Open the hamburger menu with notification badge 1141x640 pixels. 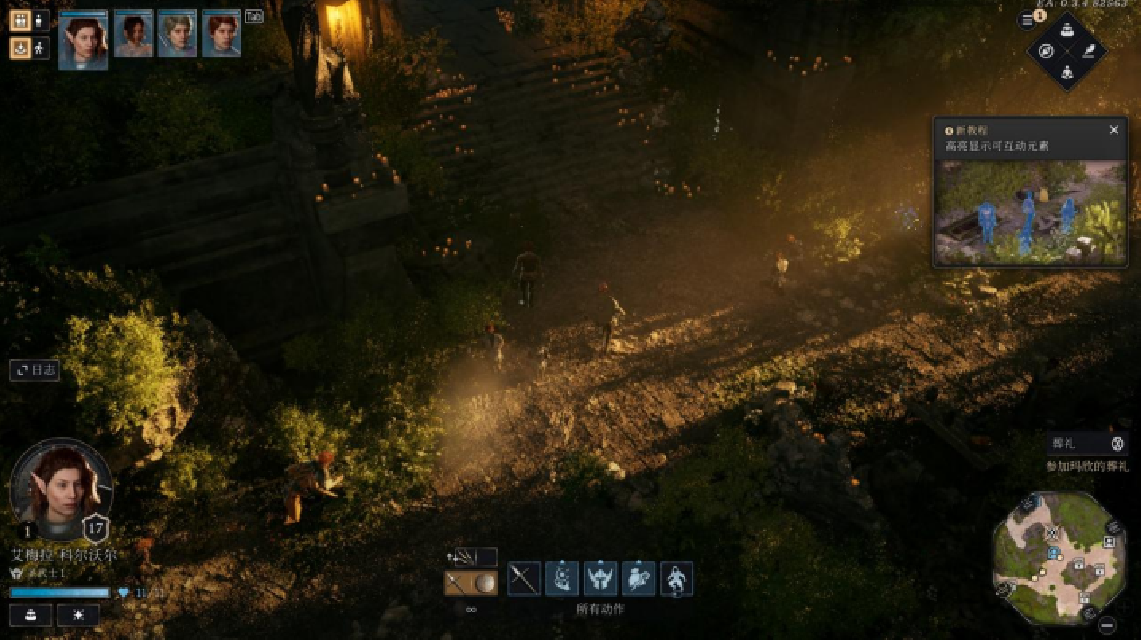1027,20
